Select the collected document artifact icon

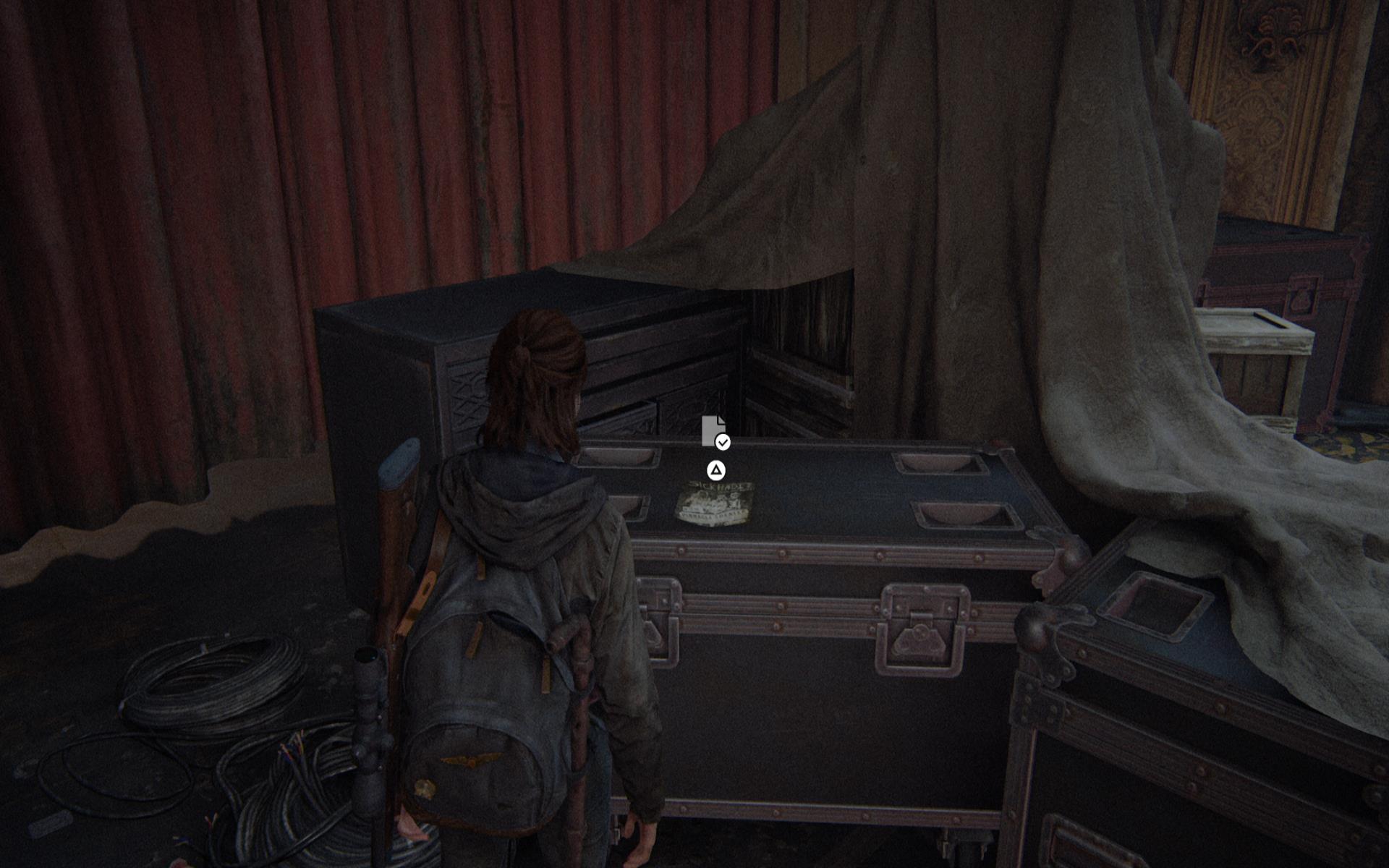click(x=714, y=431)
